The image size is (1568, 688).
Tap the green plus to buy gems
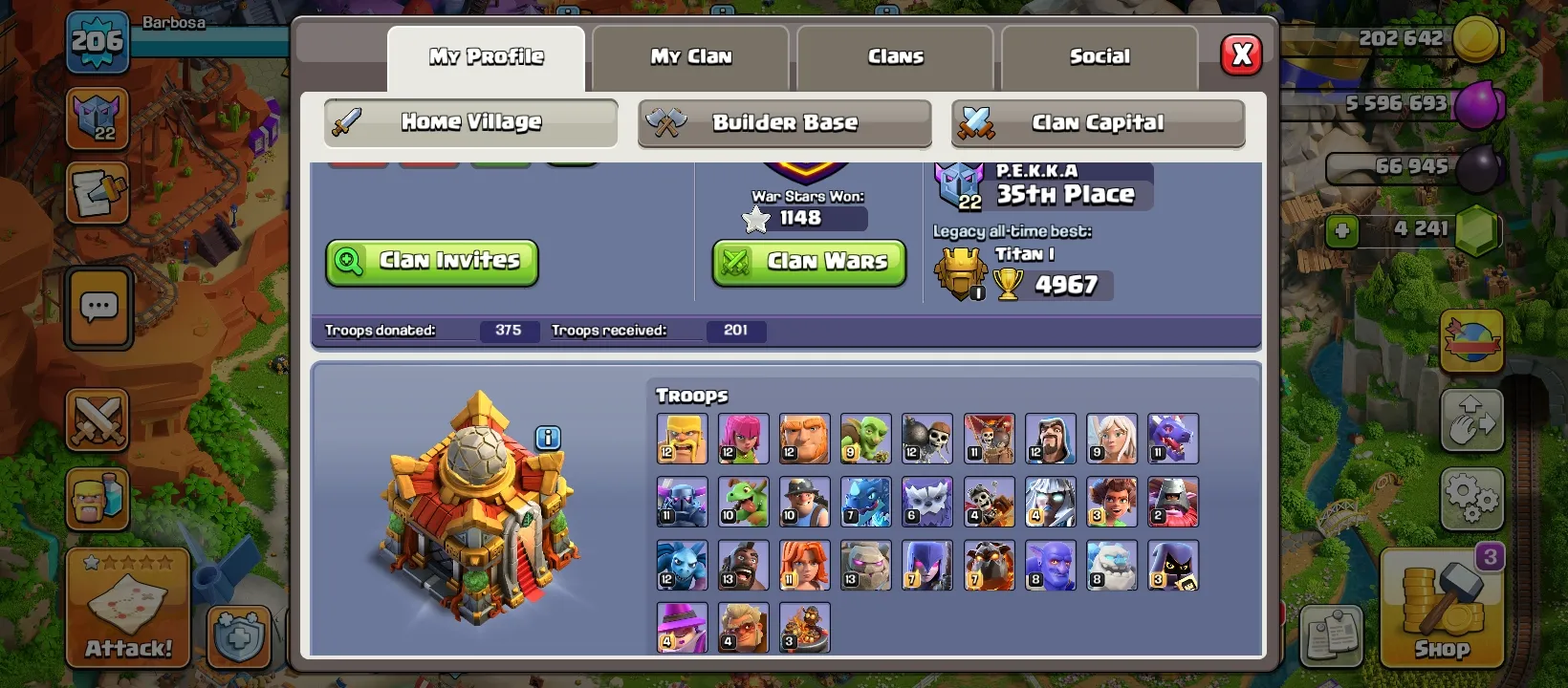click(1342, 229)
